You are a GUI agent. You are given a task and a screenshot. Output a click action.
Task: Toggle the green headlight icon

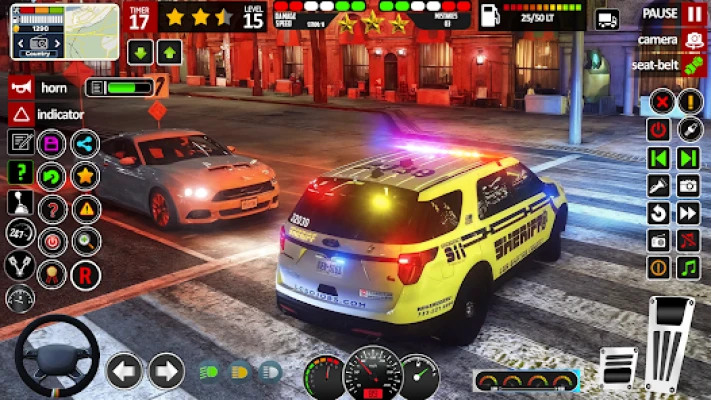click(208, 371)
